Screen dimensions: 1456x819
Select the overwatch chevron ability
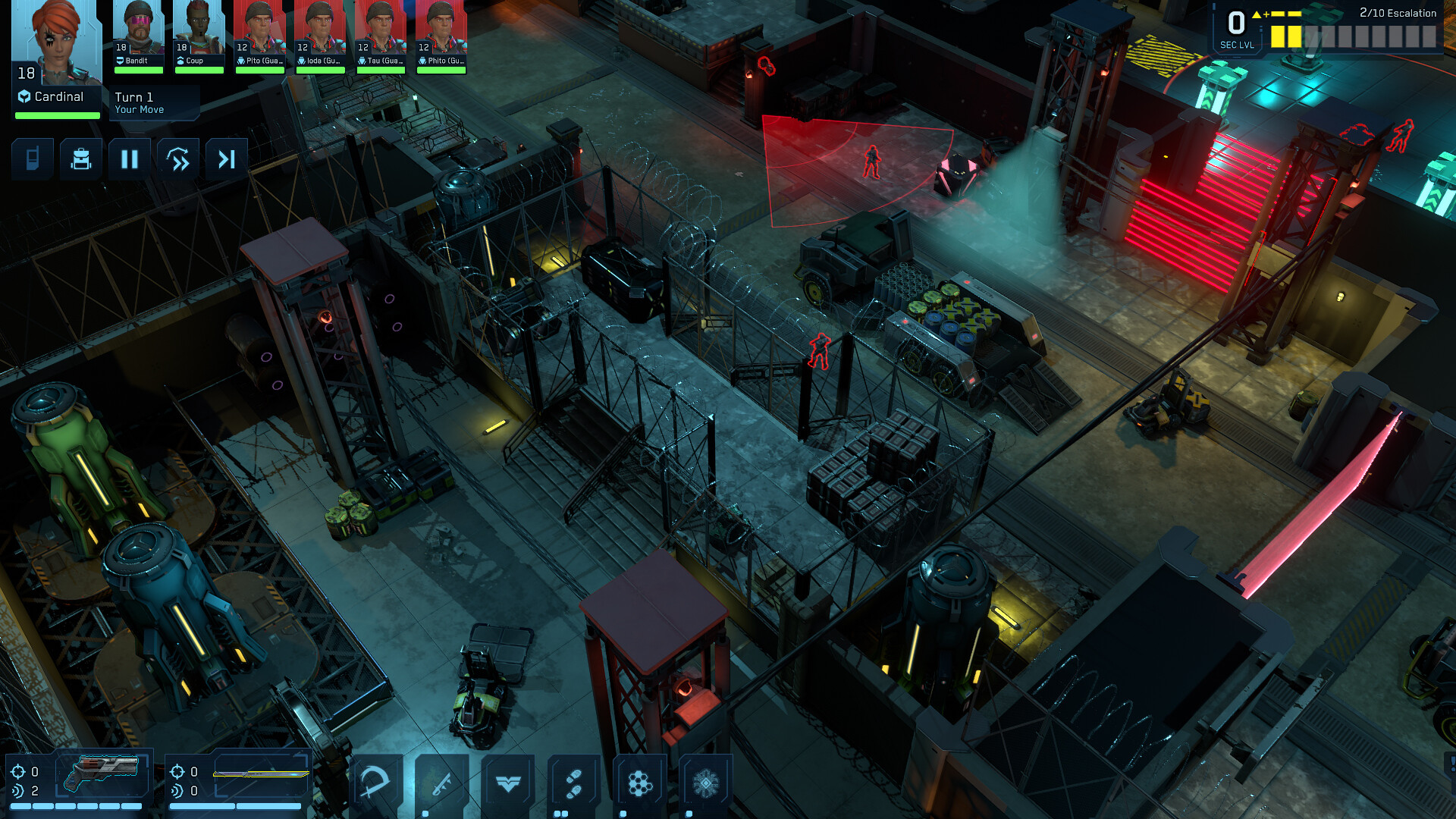coord(508,781)
